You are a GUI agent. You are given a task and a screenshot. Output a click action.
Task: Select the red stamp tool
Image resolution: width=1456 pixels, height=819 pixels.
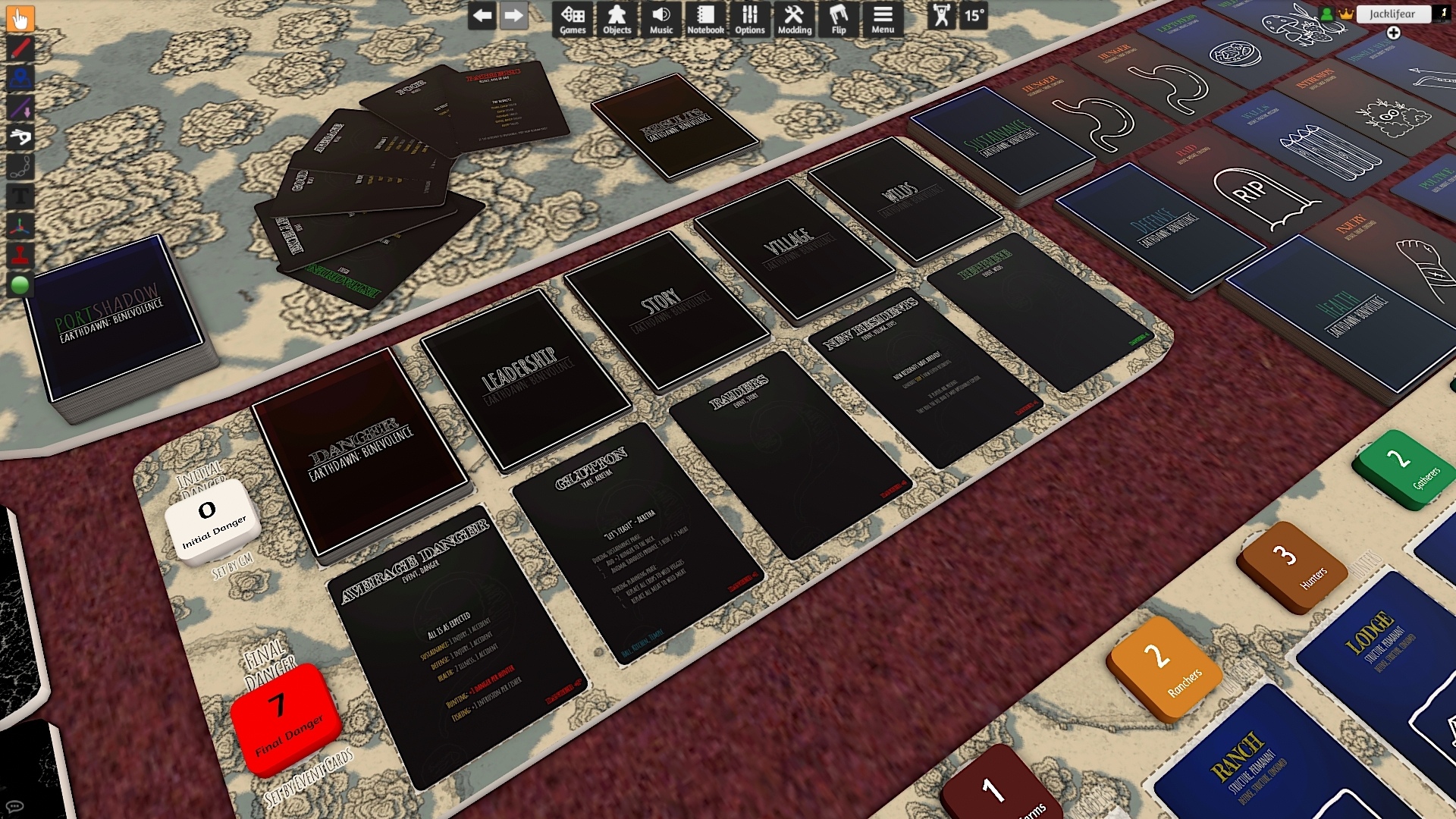coord(20,256)
